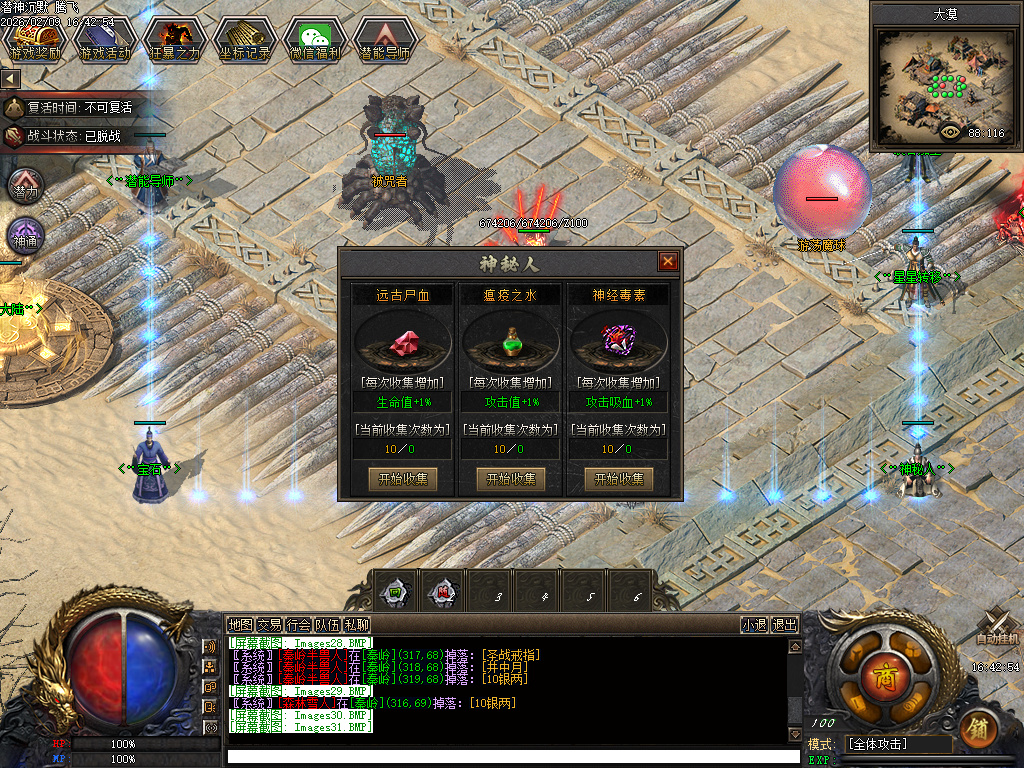
Task: Open the 潜力 round button
Action: point(25,185)
